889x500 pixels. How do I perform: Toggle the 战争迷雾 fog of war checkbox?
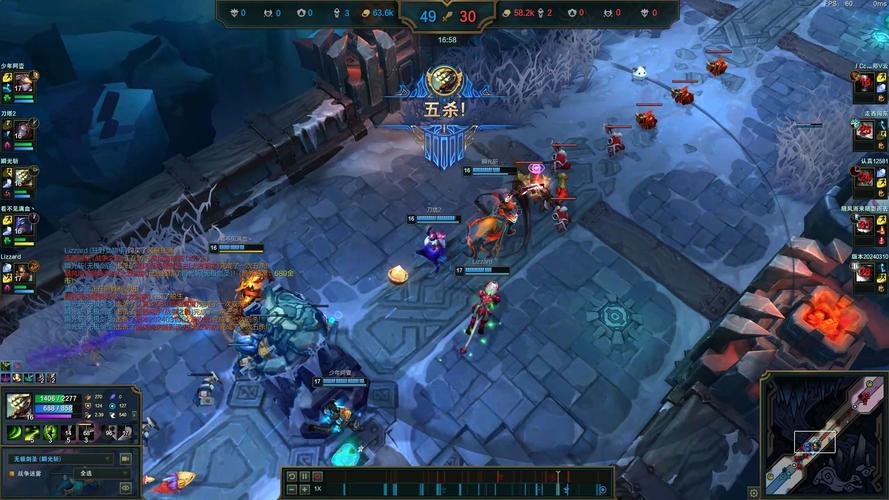[x=9, y=473]
